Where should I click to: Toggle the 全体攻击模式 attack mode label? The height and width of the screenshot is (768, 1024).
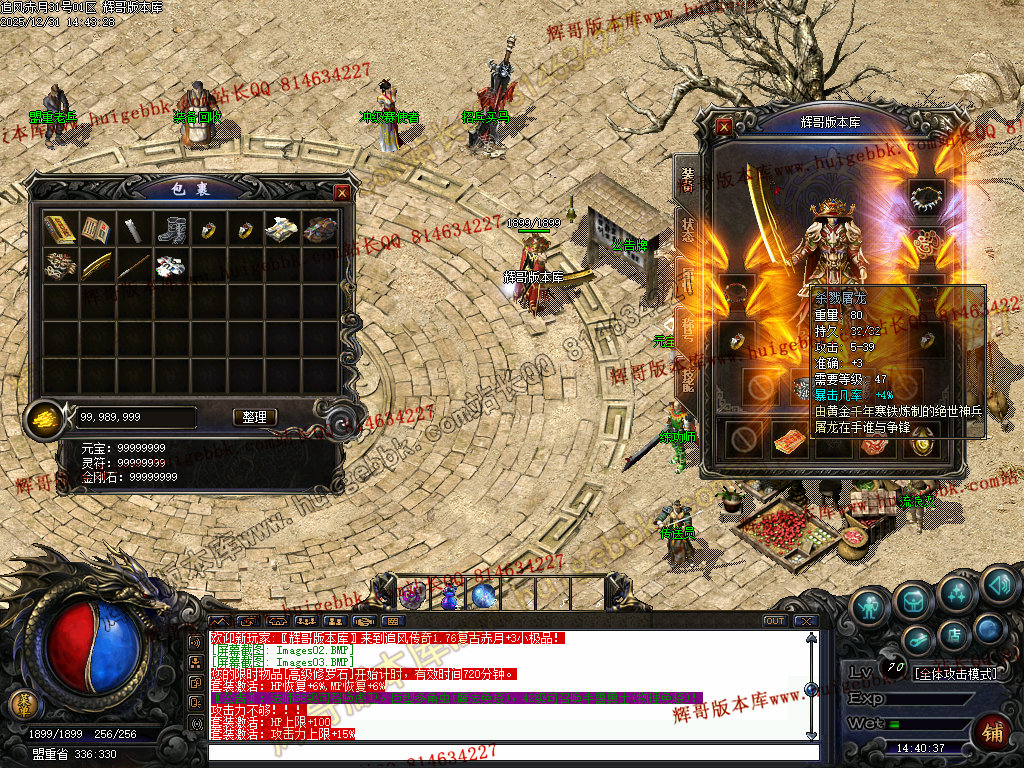(x=956, y=674)
